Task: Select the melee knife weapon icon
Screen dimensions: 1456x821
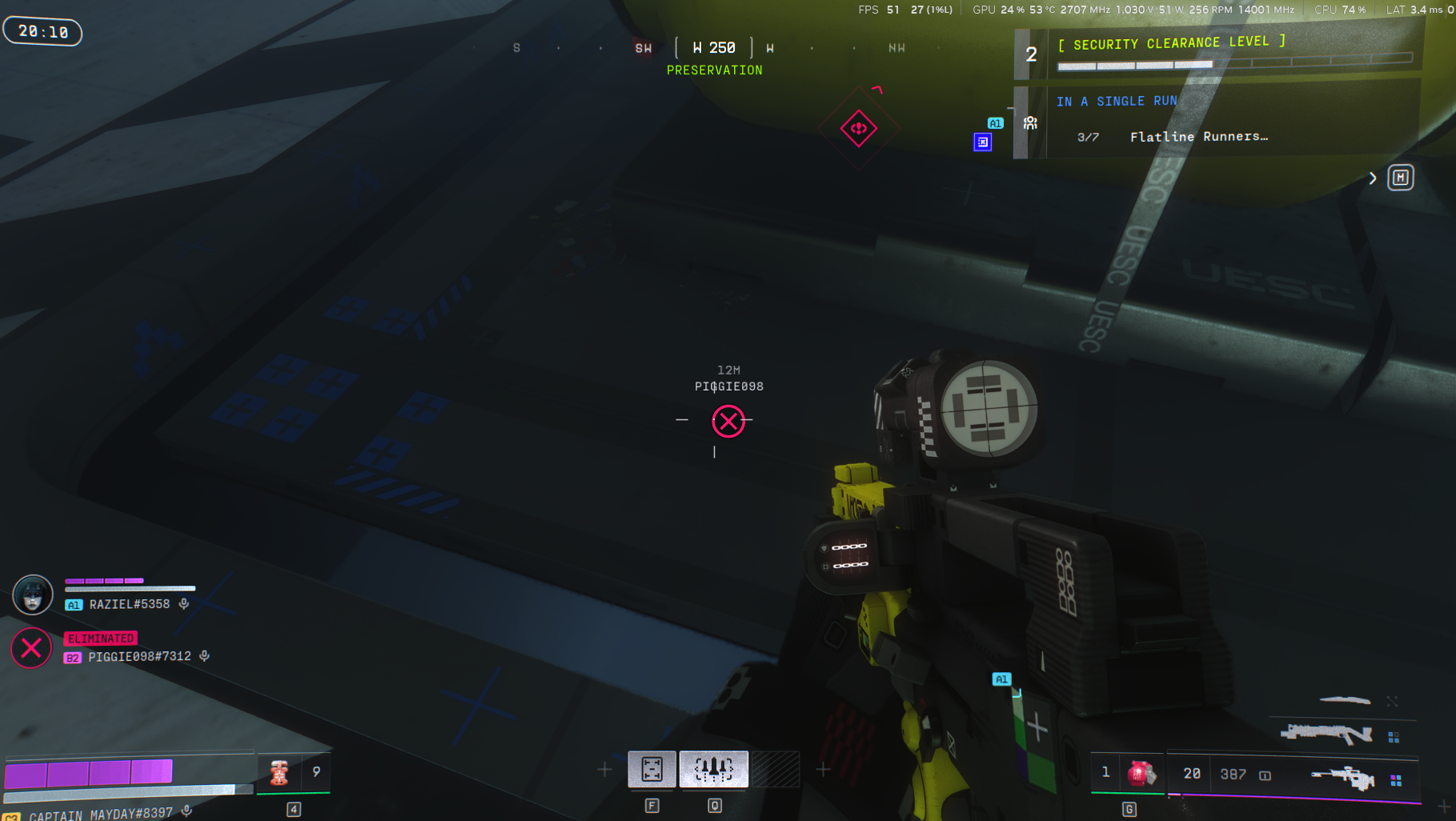Action: [1345, 700]
